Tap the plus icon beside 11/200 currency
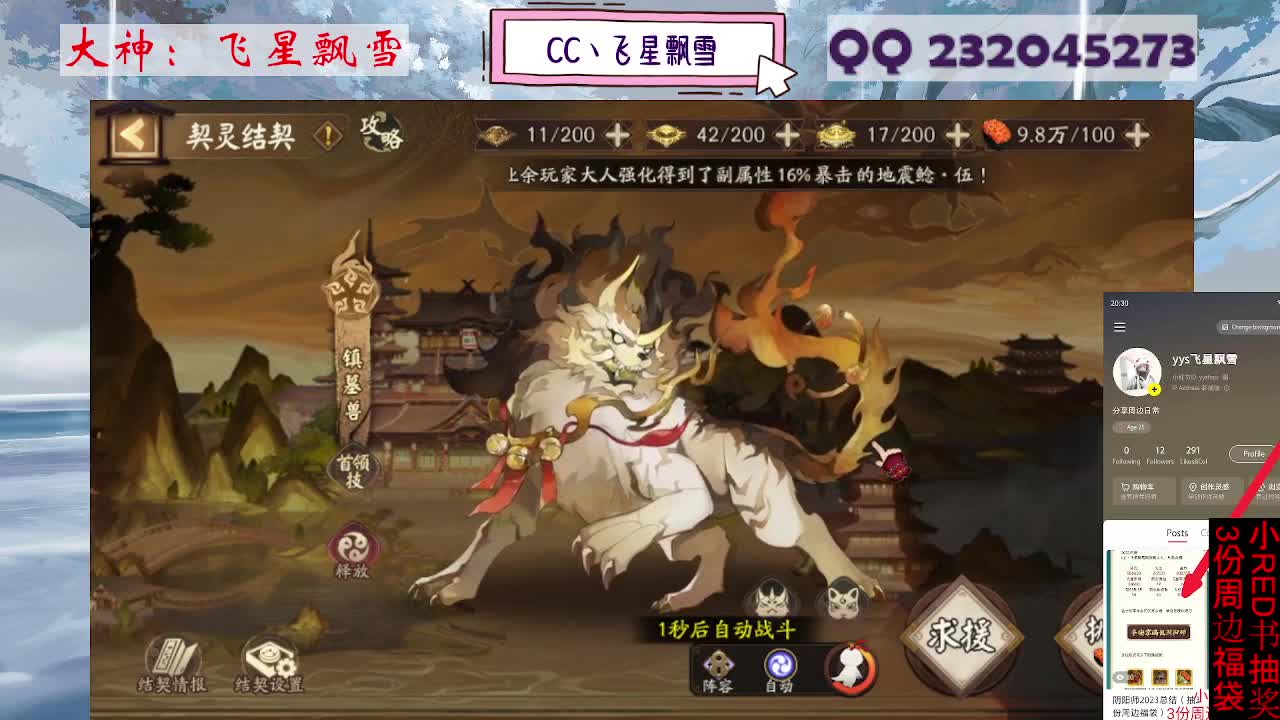The height and width of the screenshot is (720, 1280). click(617, 134)
